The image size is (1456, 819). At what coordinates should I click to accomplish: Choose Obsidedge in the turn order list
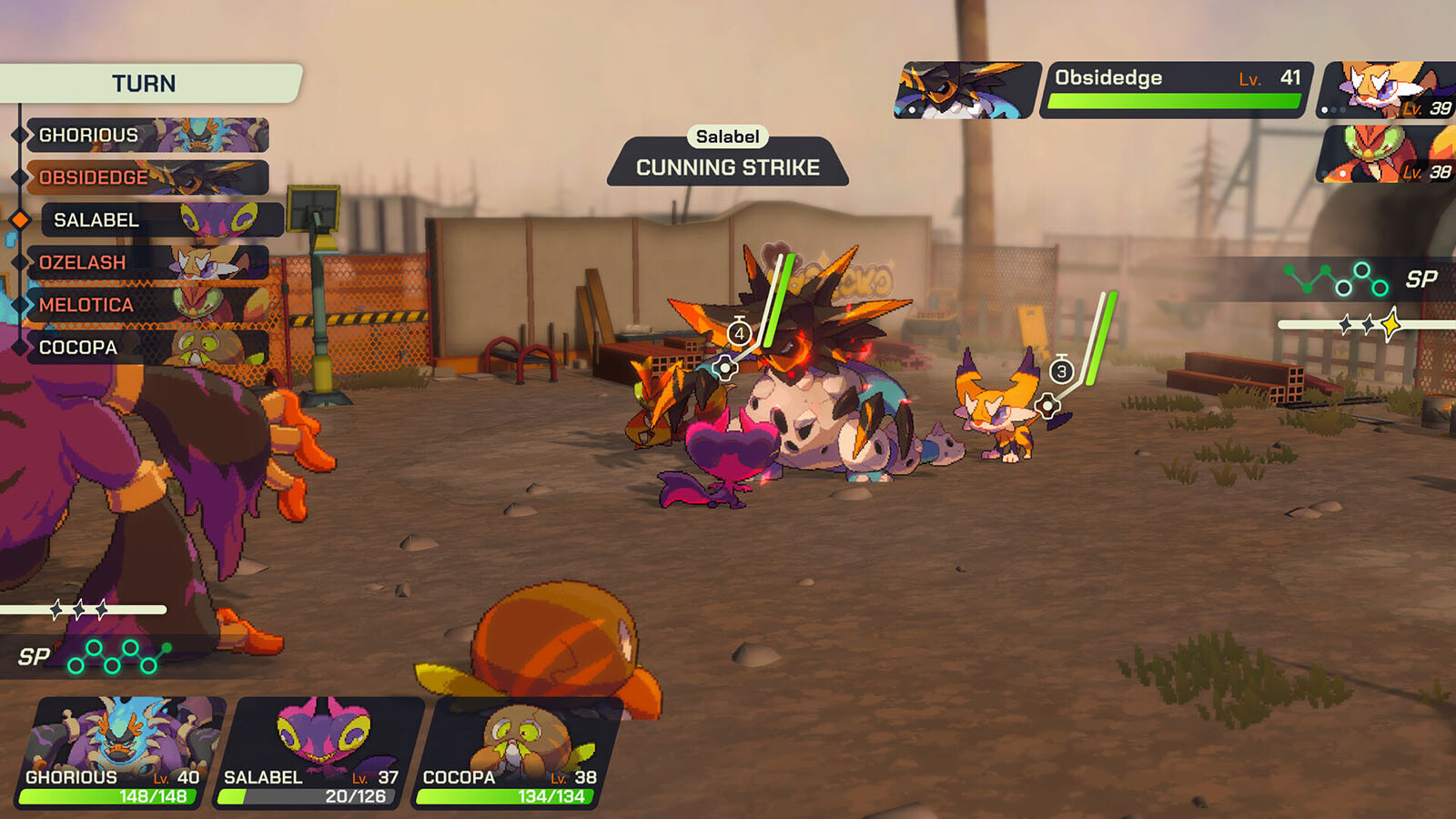(x=146, y=177)
